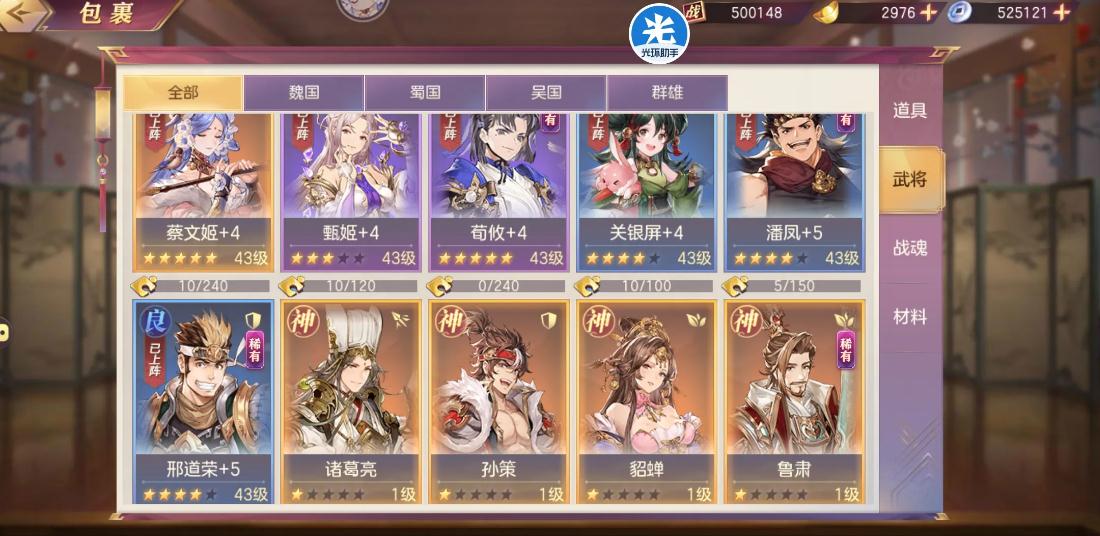Filter heroes by 魏国 tab
This screenshot has width=1100, height=536.
pos(304,93)
